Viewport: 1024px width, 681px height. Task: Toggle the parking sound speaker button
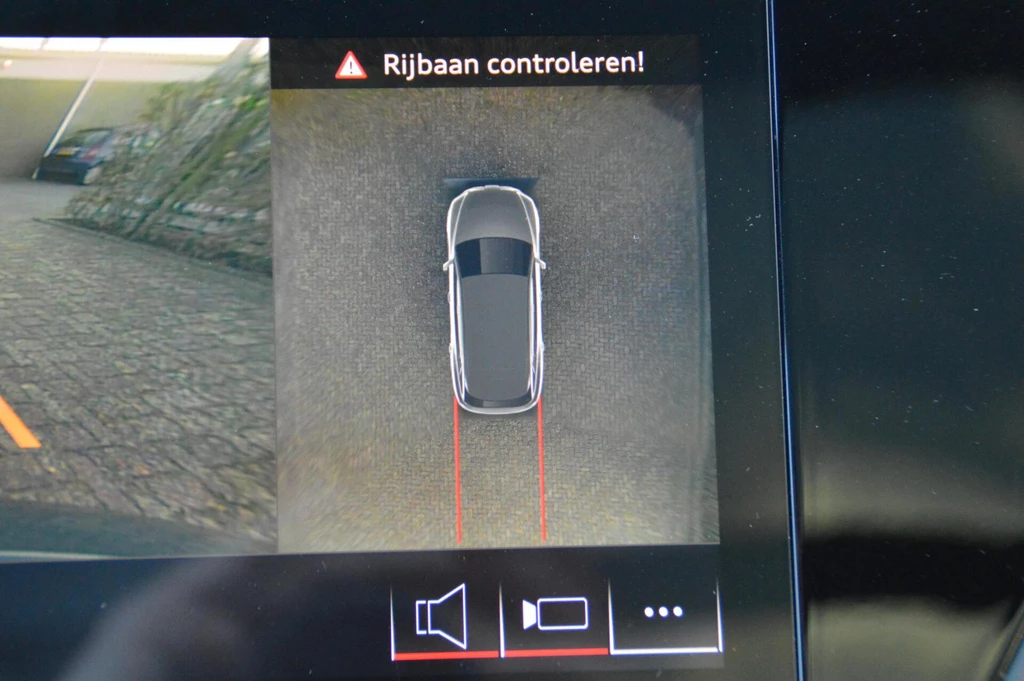[x=443, y=616]
